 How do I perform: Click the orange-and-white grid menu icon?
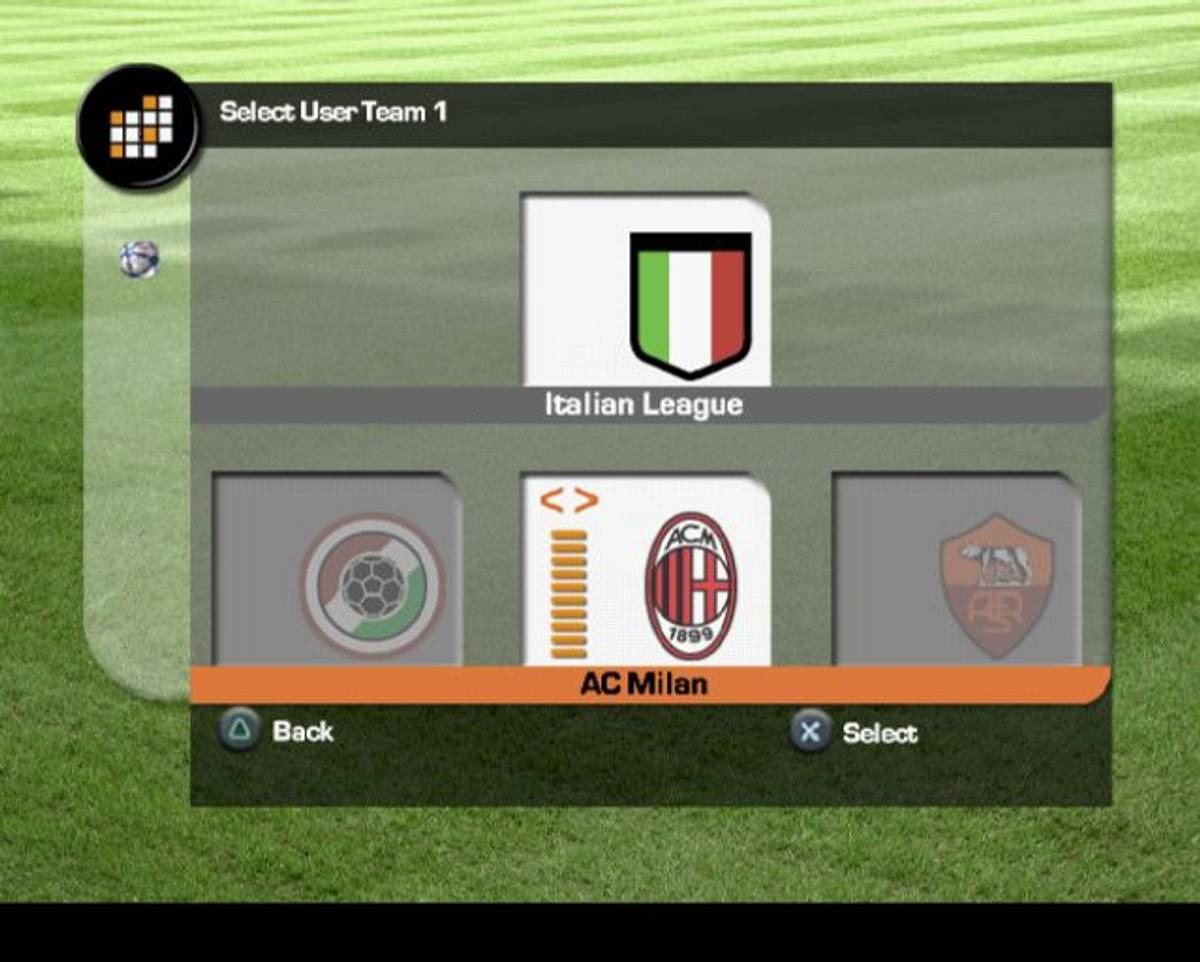(x=141, y=127)
